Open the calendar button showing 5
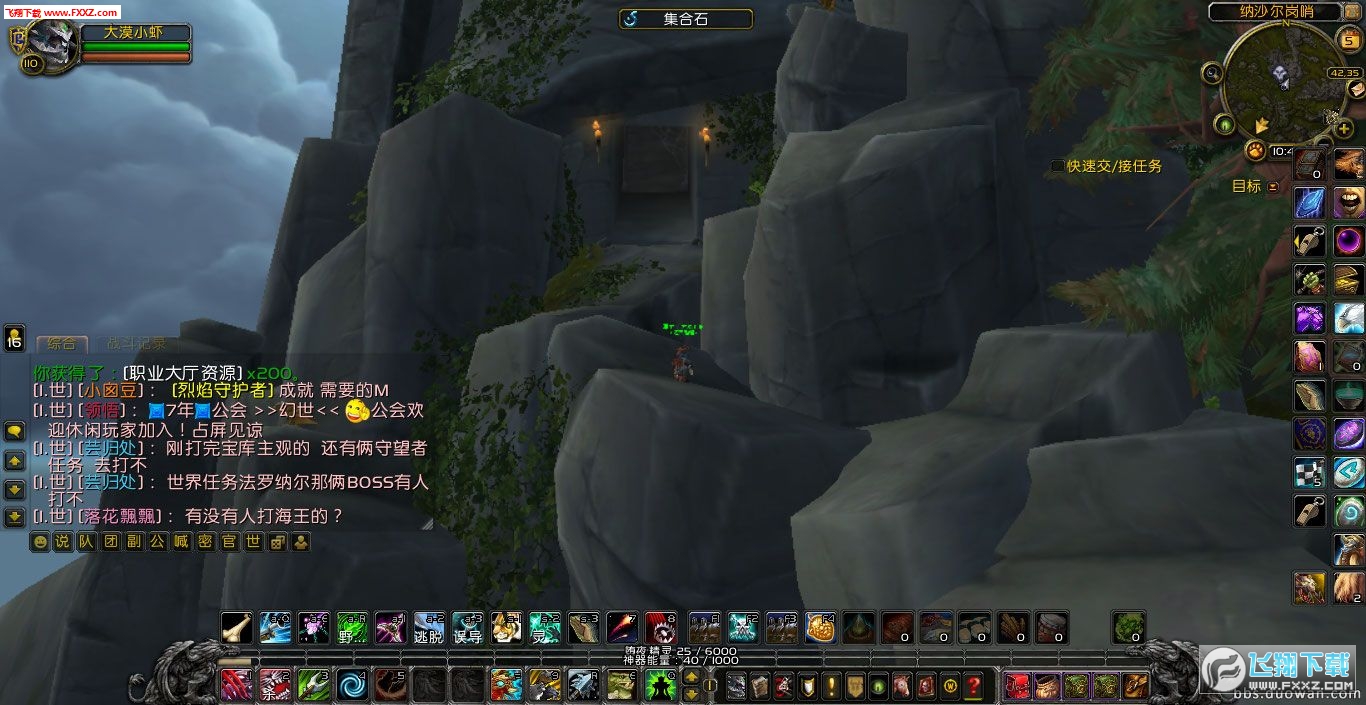Viewport: 1366px width, 705px height. (1349, 40)
